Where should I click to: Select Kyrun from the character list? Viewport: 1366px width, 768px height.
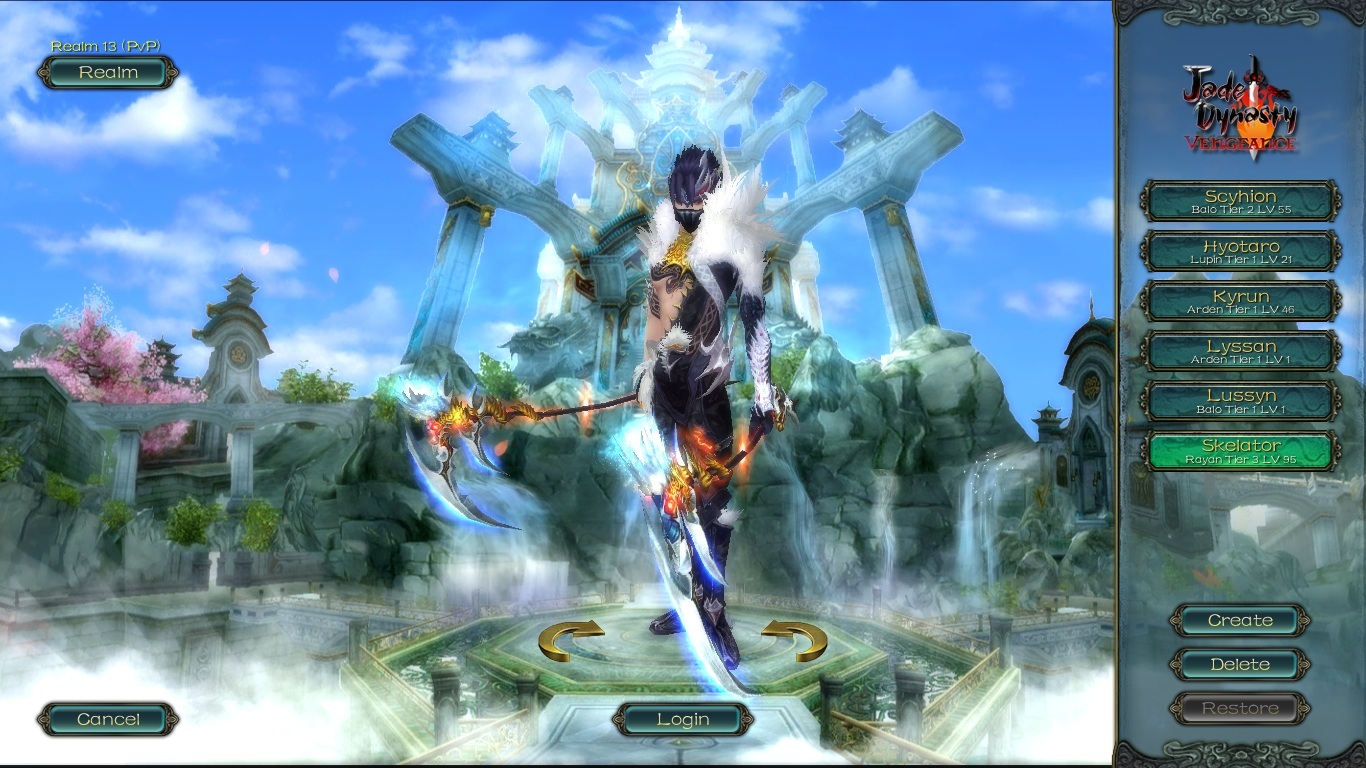point(1240,301)
